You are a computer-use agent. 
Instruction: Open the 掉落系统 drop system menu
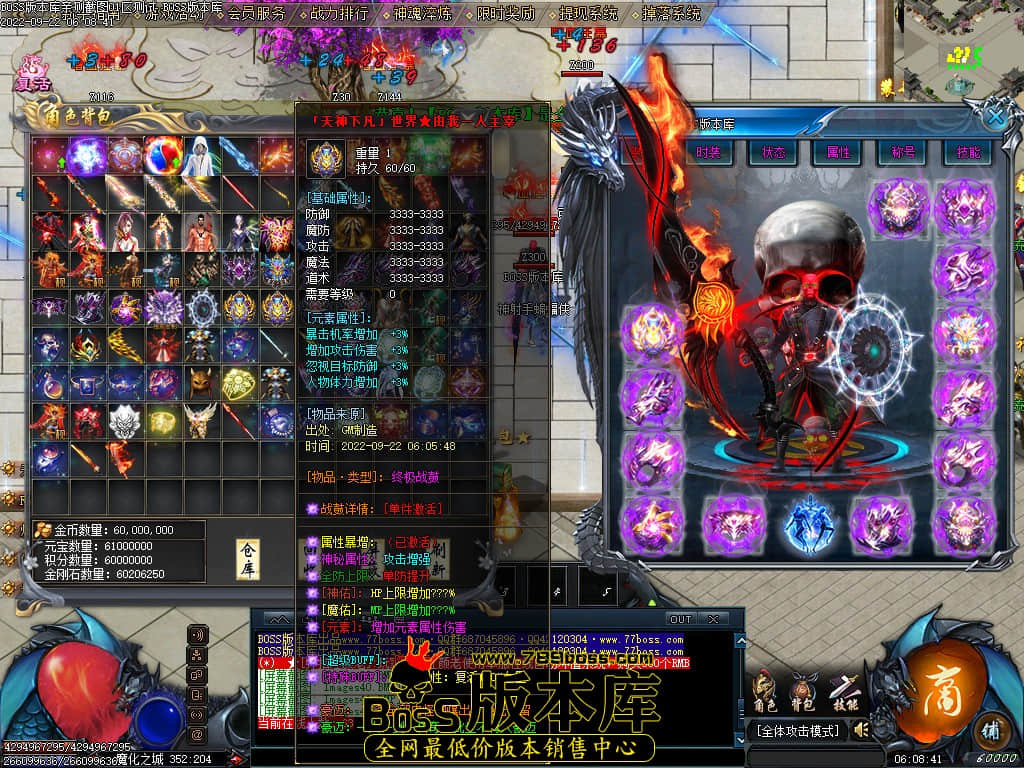click(x=671, y=14)
